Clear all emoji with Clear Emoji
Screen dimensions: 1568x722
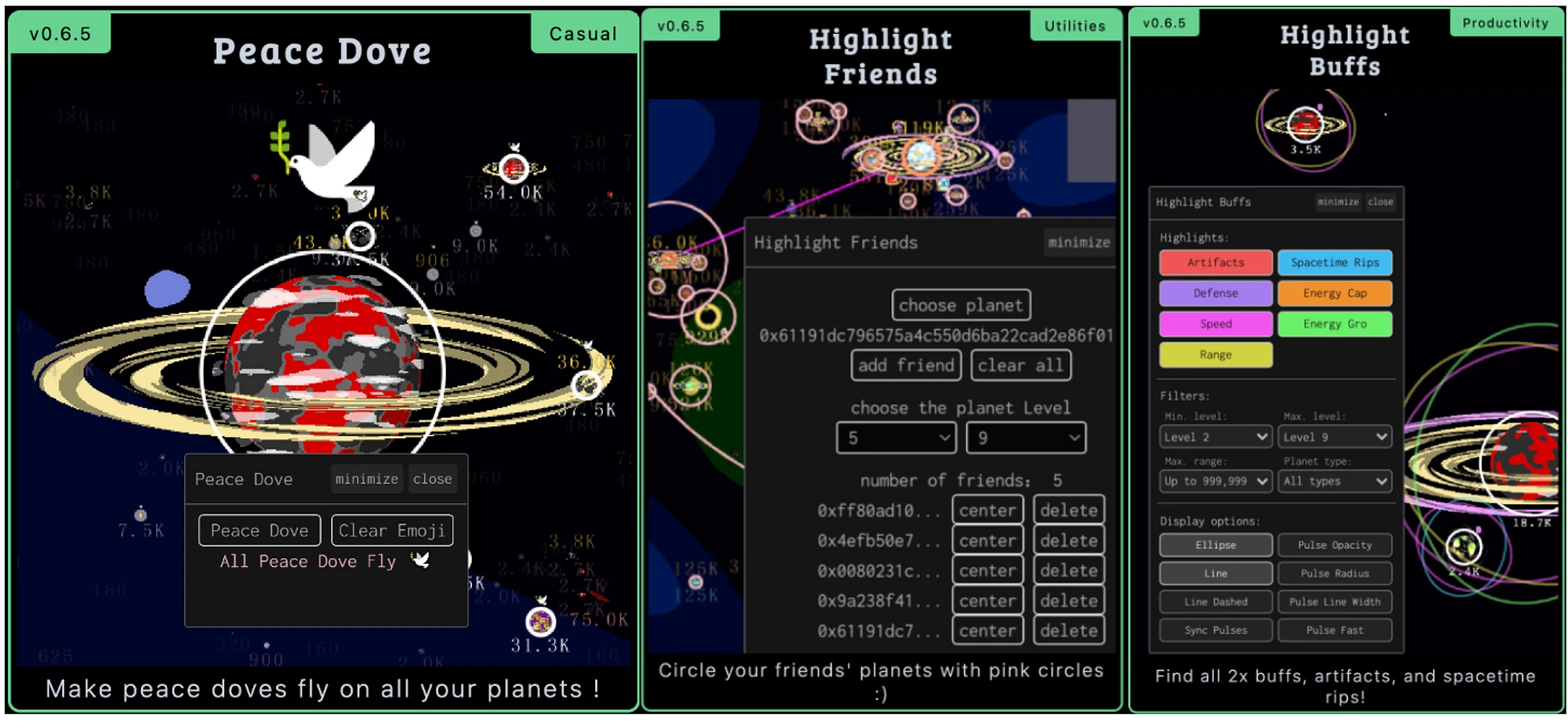click(392, 530)
